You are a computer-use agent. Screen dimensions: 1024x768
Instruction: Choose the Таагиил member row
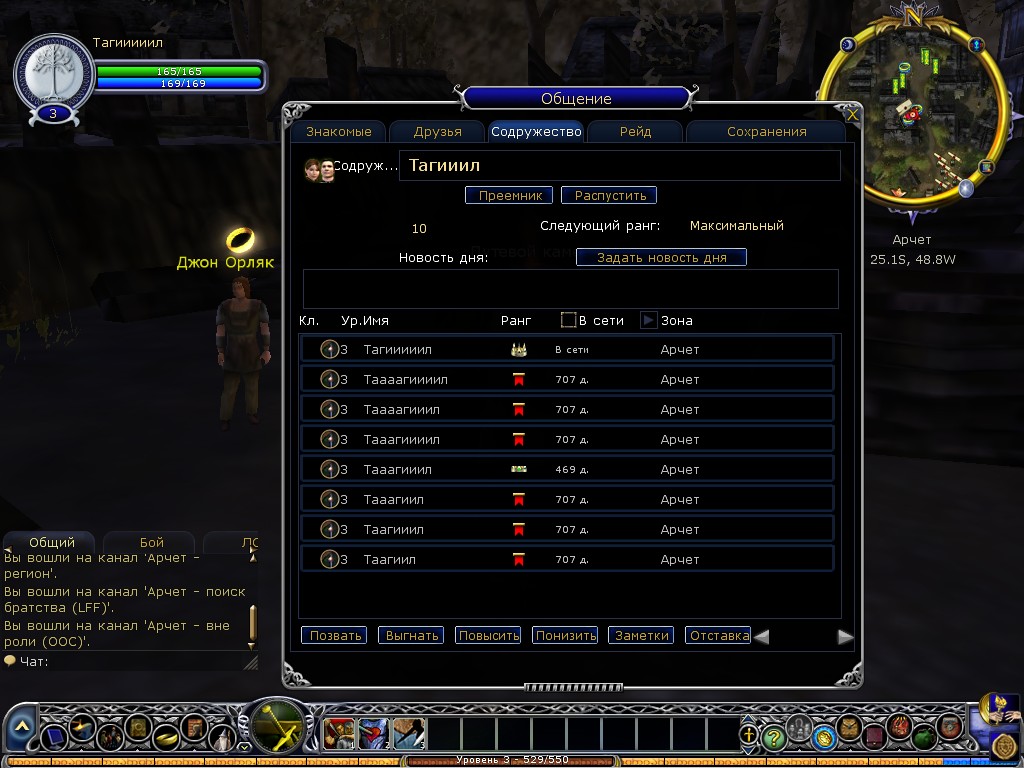[567, 559]
